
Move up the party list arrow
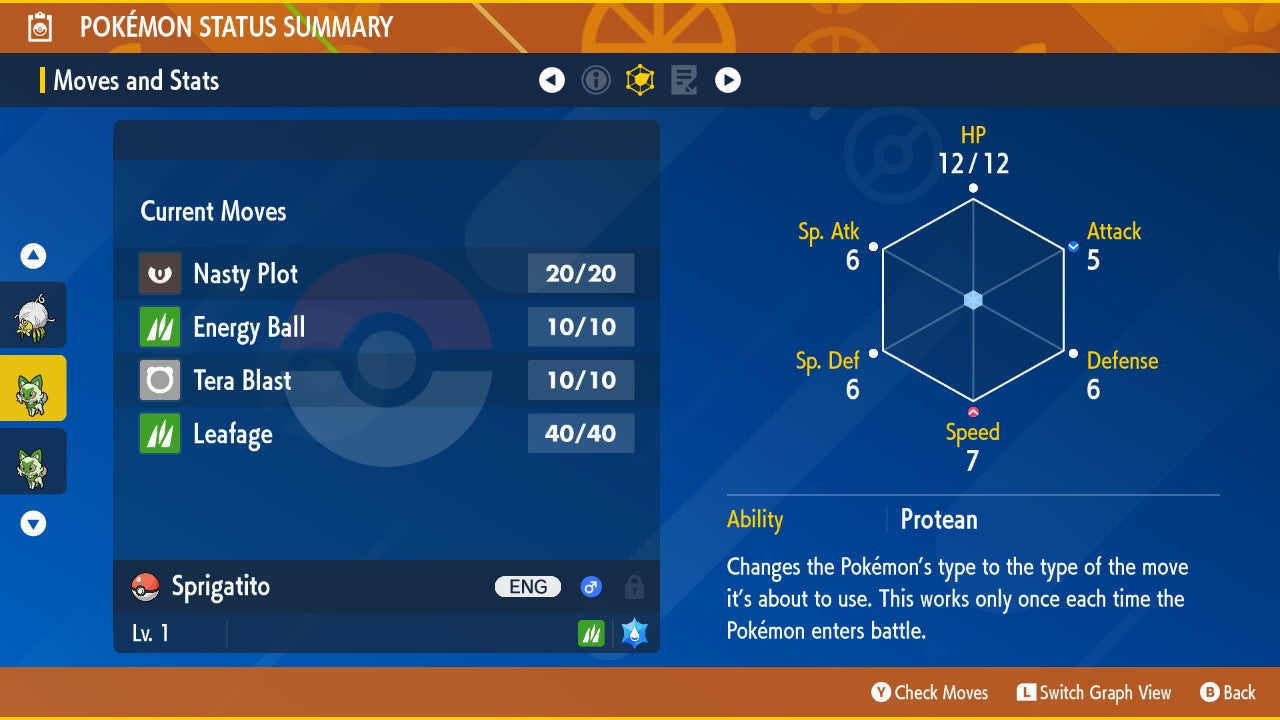click(34, 257)
